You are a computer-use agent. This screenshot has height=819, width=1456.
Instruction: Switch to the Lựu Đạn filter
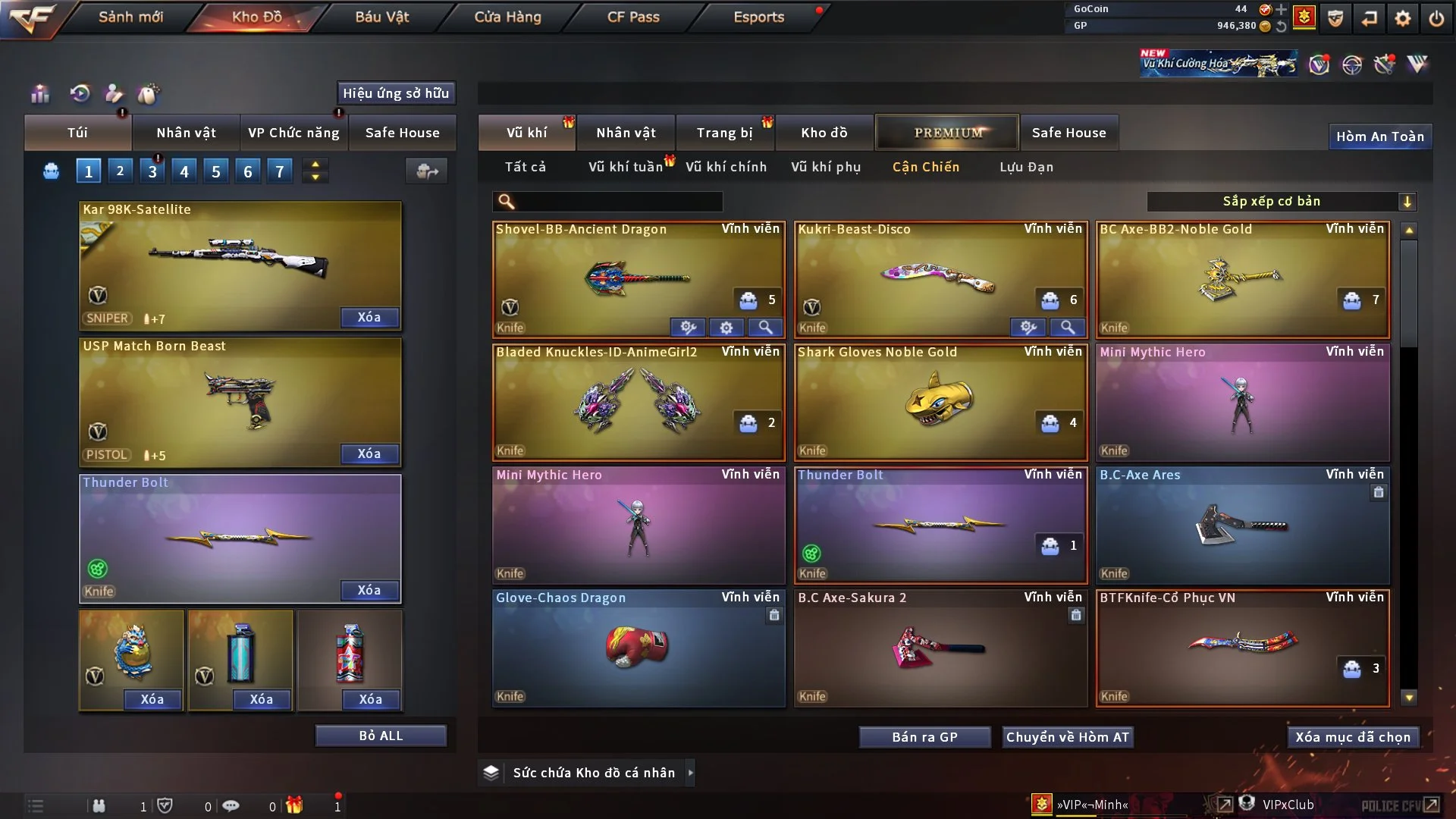tap(1026, 167)
